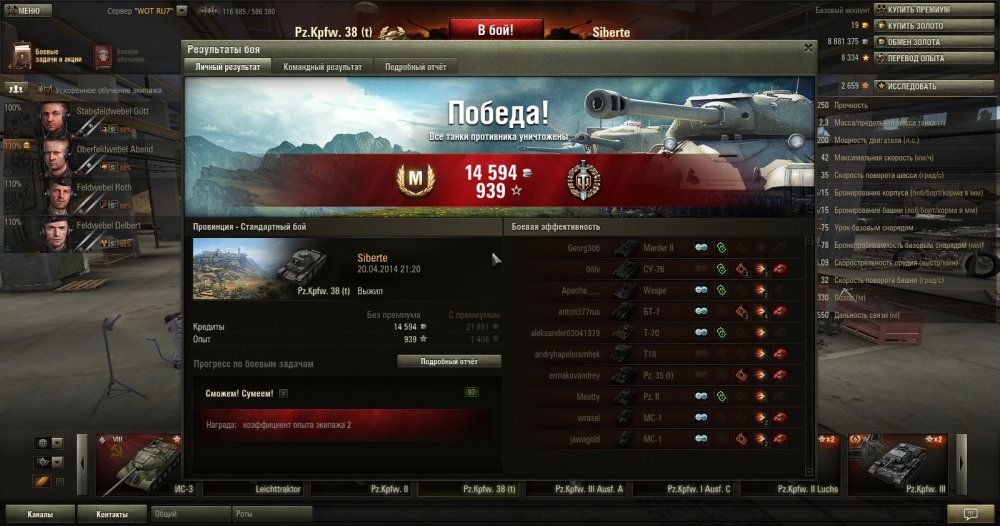Viewport: 1000px width, 526px height.
Task: Open the Контакты list
Action: (x=112, y=514)
